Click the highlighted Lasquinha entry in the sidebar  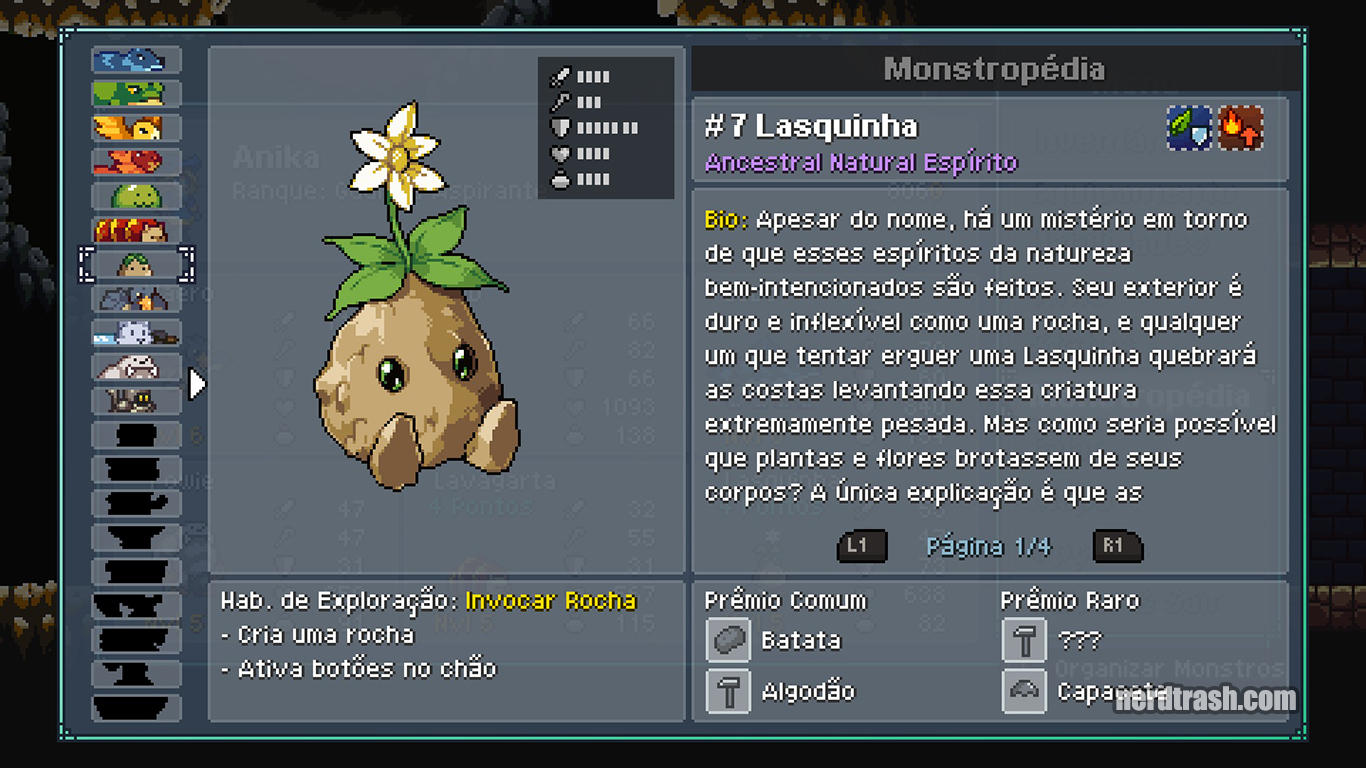click(x=135, y=264)
